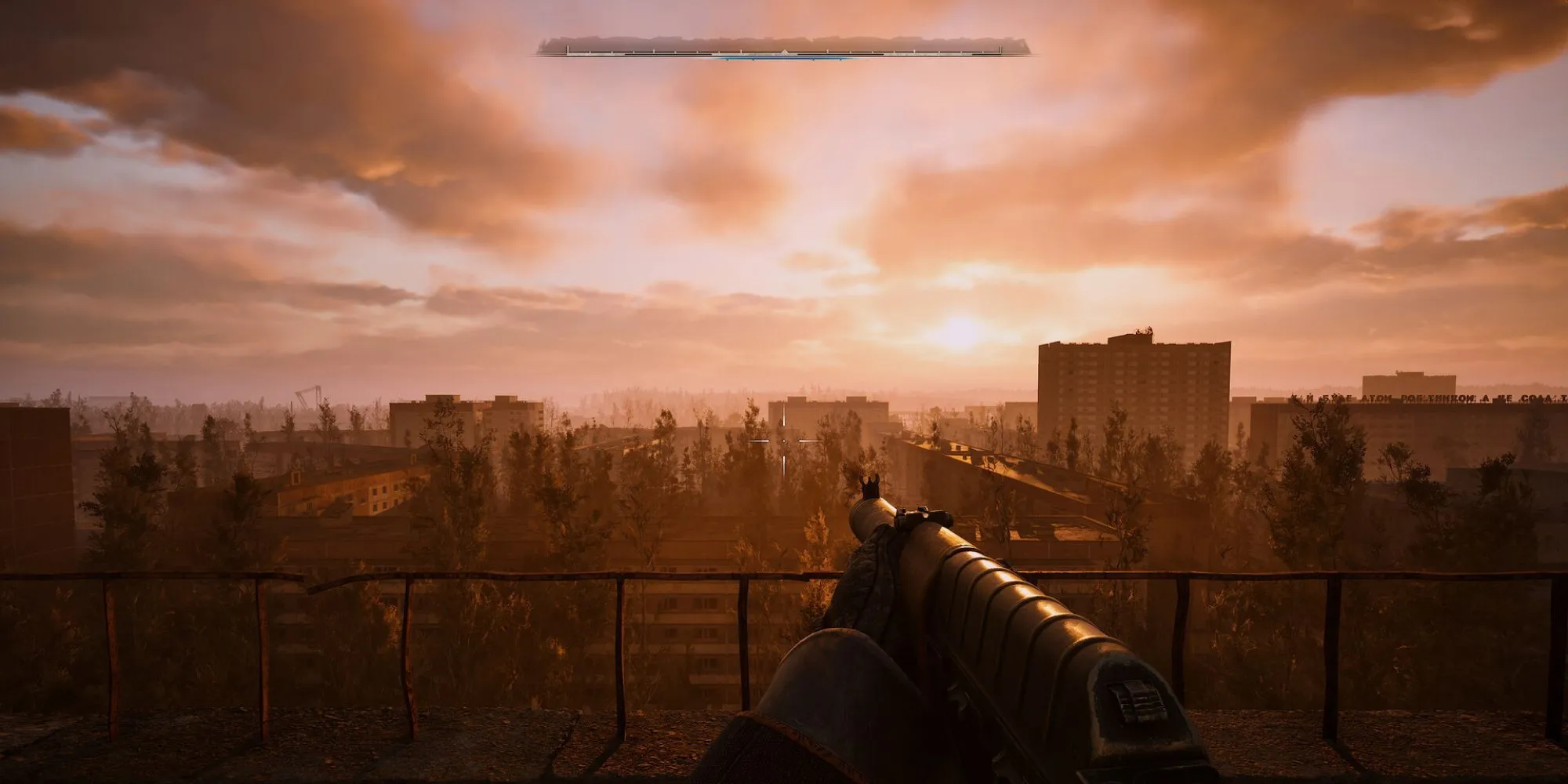Viewport: 1568px width, 784px height.
Task: Click the compass bar at the top
Action: click(x=783, y=49)
